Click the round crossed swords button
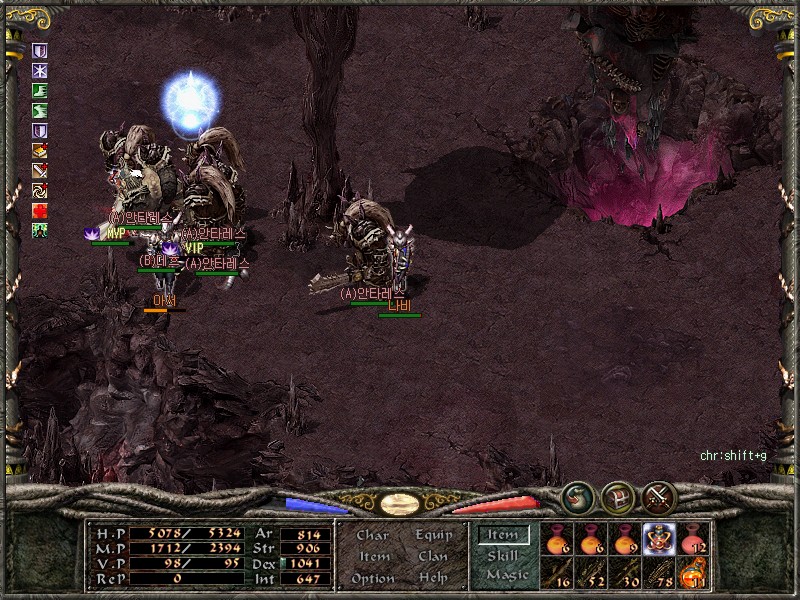 pyautogui.click(x=658, y=497)
